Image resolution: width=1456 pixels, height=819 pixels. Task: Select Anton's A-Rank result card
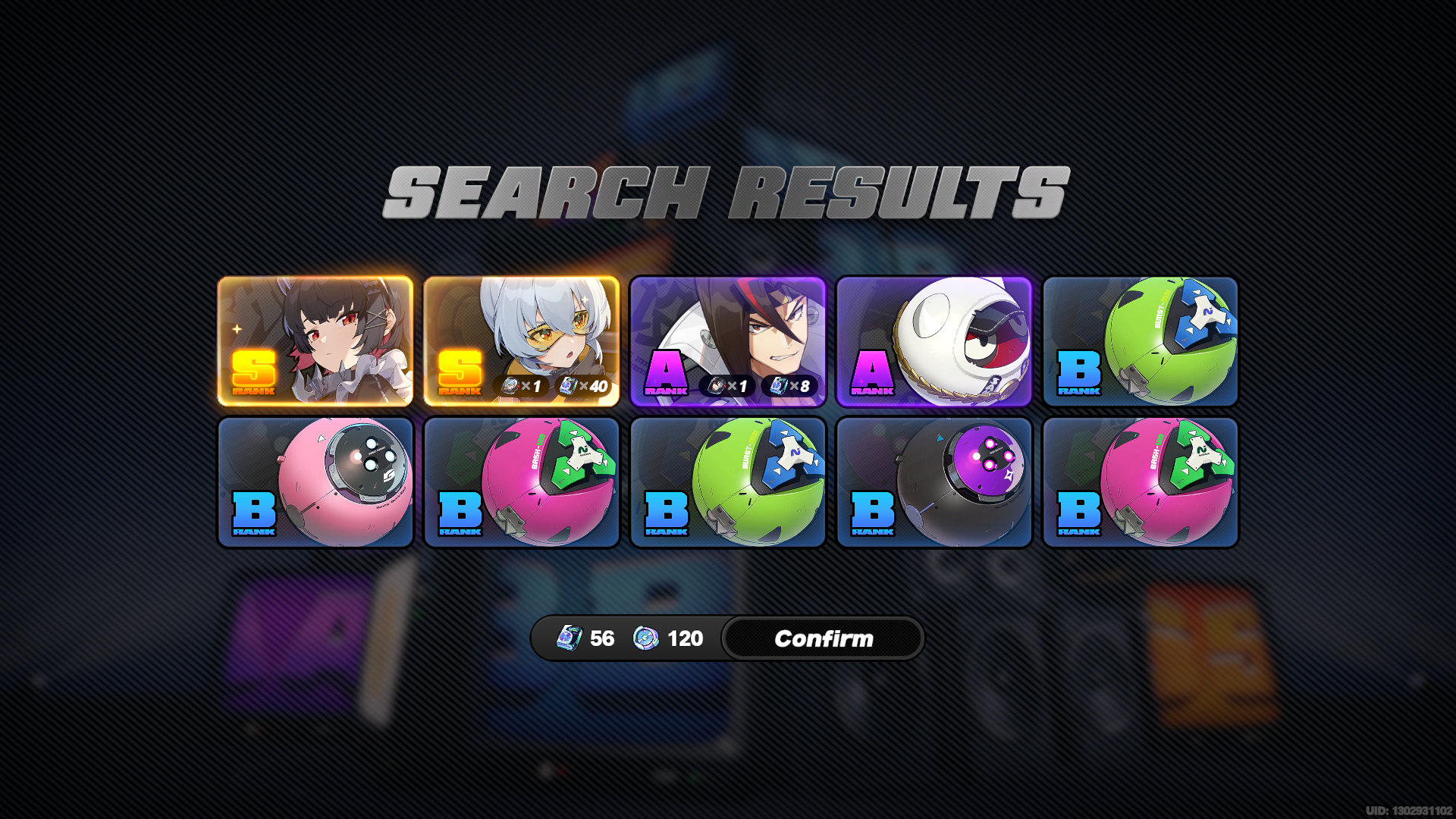727,341
